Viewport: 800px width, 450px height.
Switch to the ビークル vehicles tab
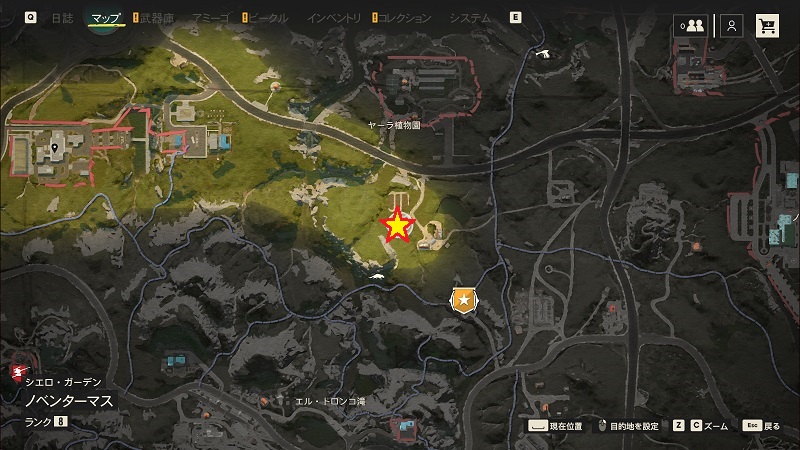(268, 18)
